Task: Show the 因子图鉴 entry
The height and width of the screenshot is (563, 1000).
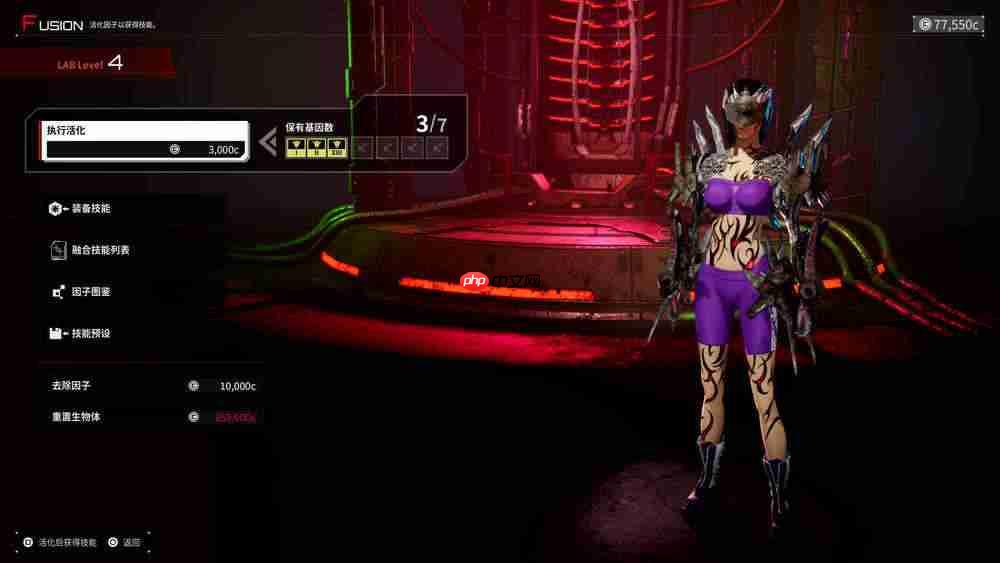Action: (x=90, y=292)
